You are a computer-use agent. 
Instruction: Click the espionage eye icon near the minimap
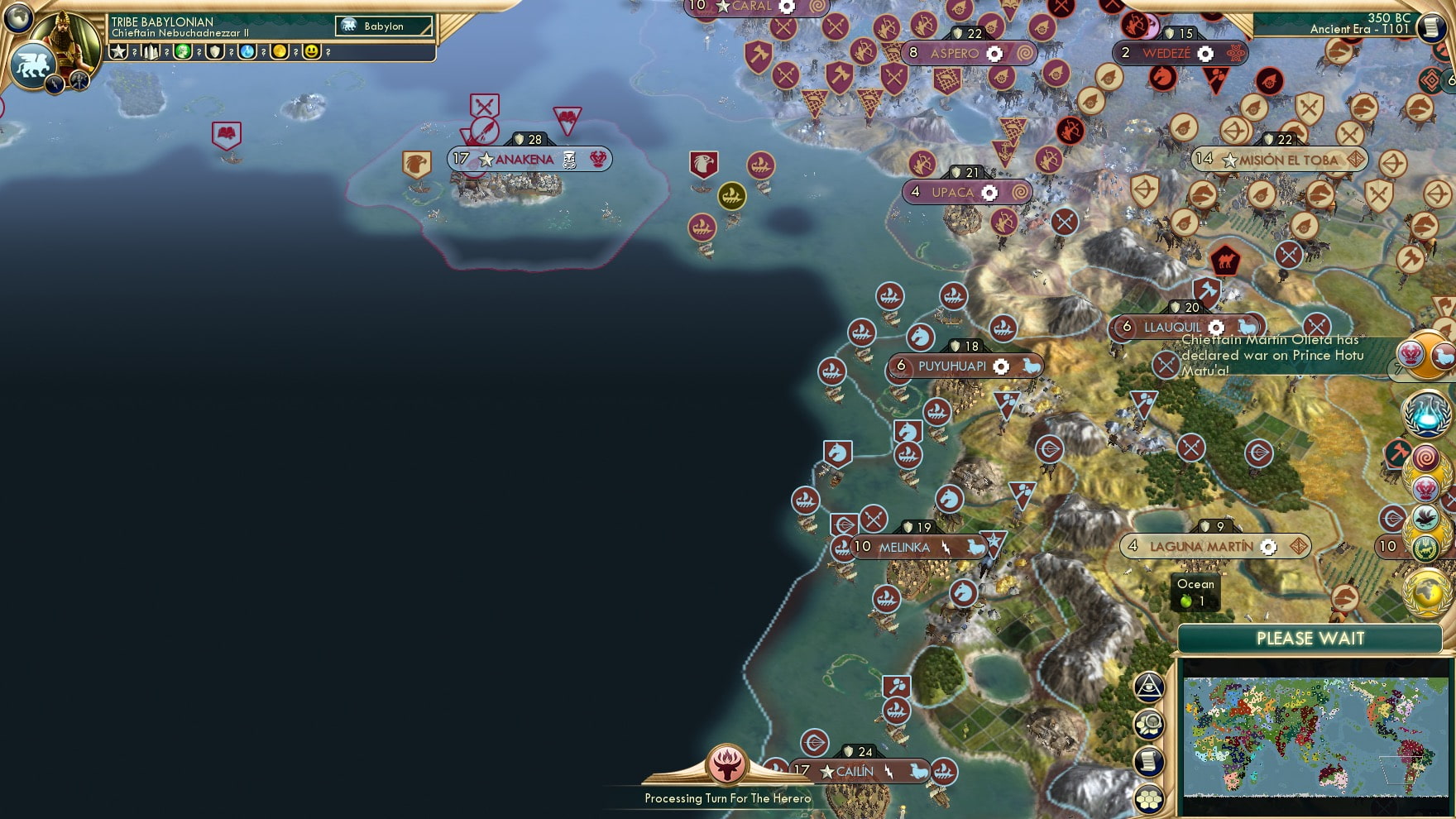coord(1150,687)
